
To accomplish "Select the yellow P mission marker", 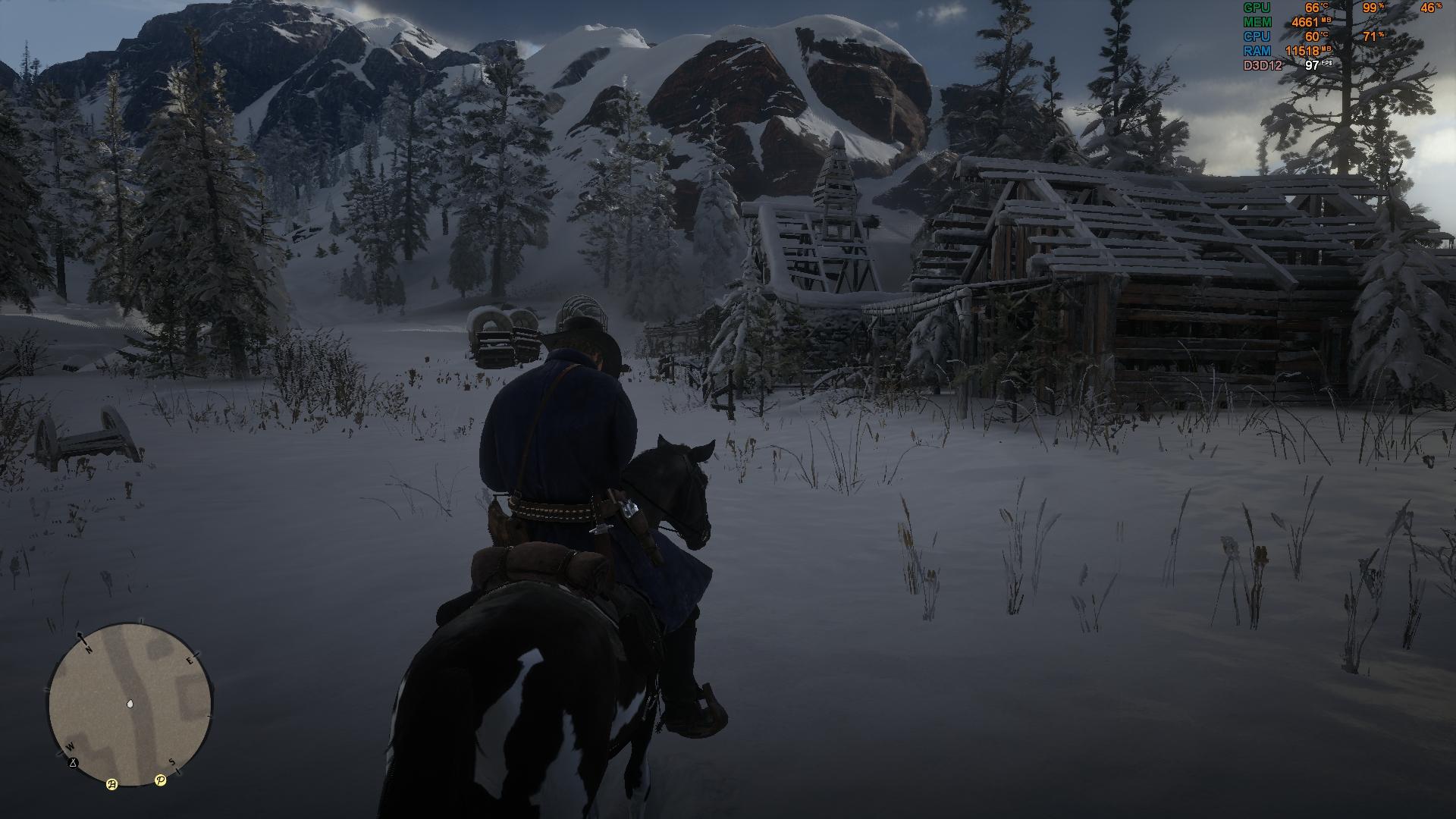I will [x=160, y=780].
